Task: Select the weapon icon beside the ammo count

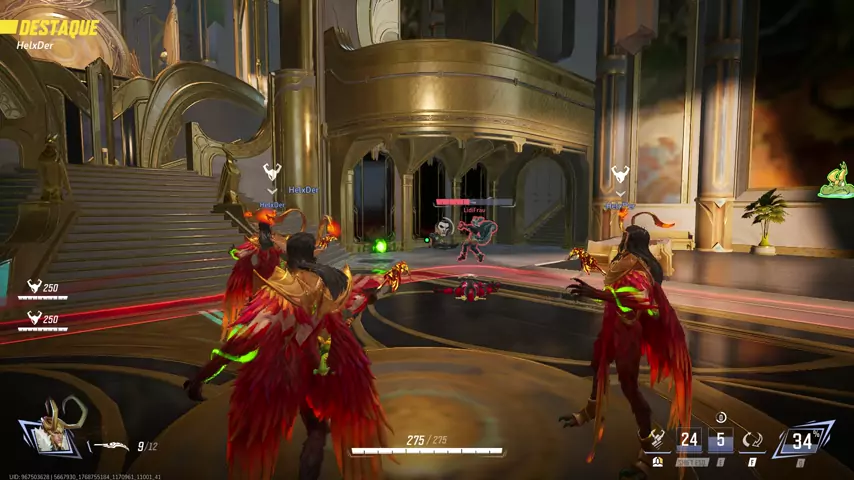Action: click(113, 447)
